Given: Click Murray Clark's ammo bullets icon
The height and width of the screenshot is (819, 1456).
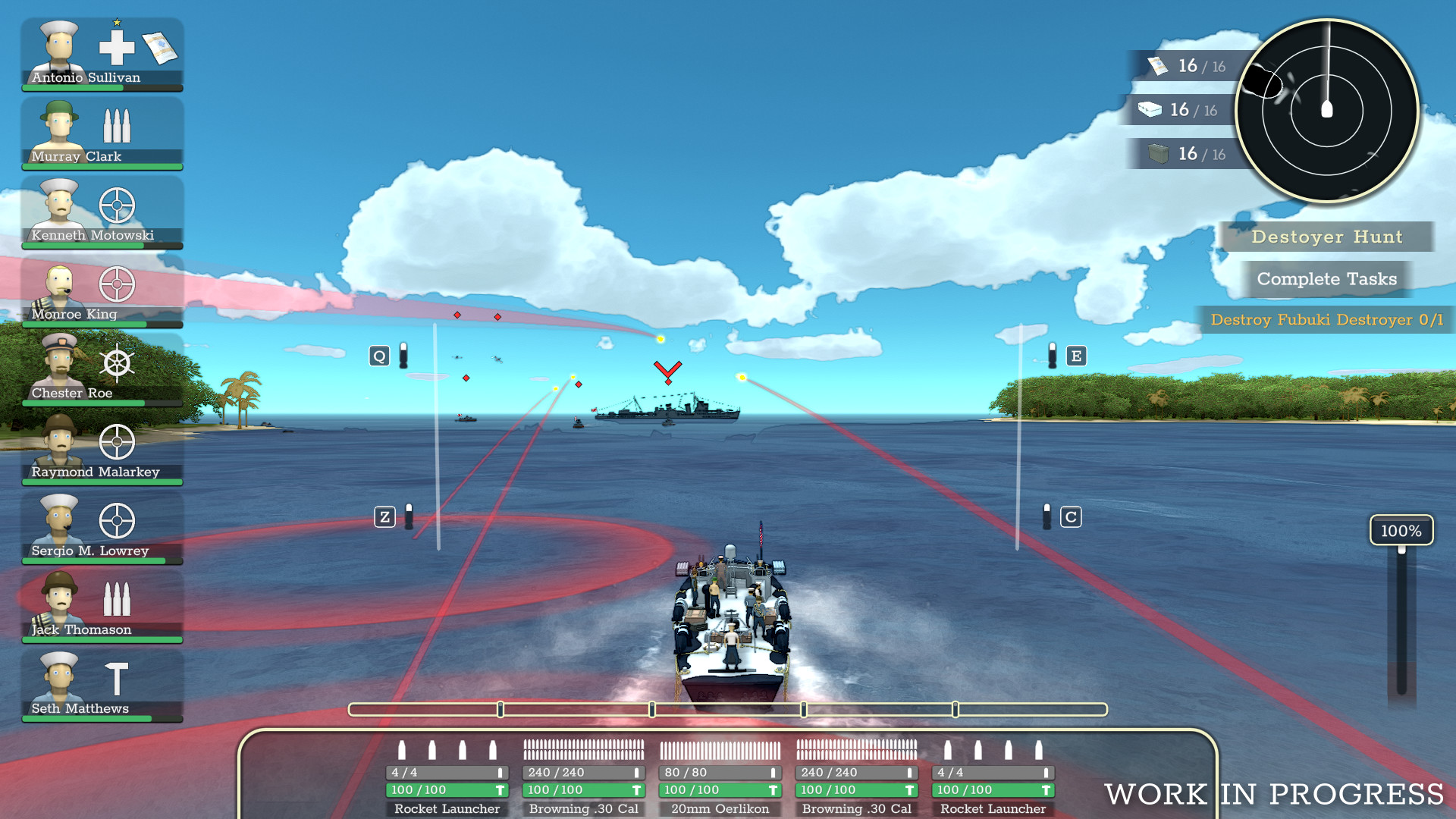Looking at the screenshot, I should point(118,126).
